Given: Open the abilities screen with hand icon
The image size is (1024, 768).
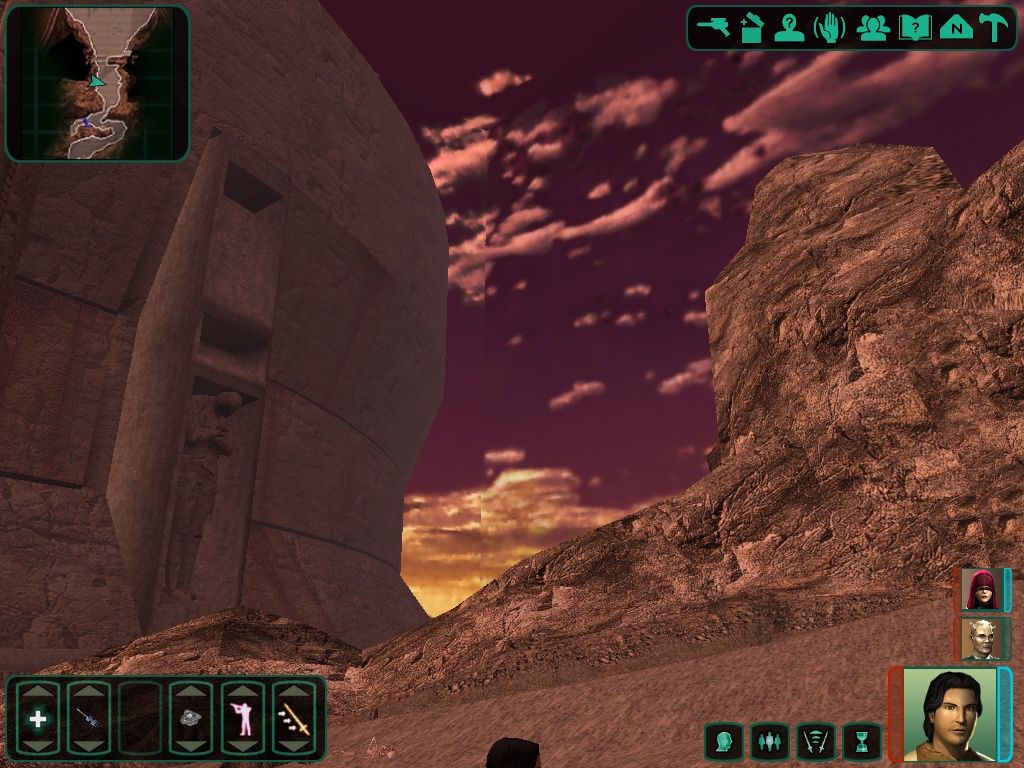Looking at the screenshot, I should (x=830, y=28).
